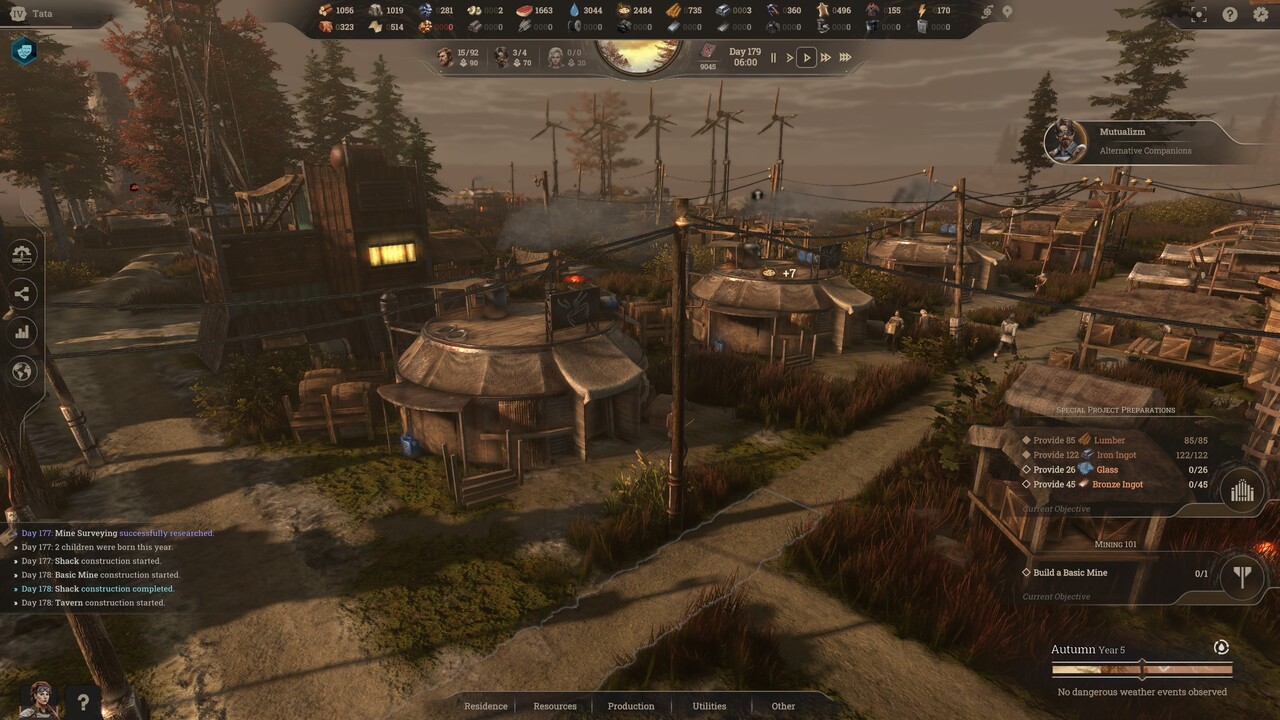Open the globe world map button
This screenshot has height=720, width=1280.
point(22,372)
